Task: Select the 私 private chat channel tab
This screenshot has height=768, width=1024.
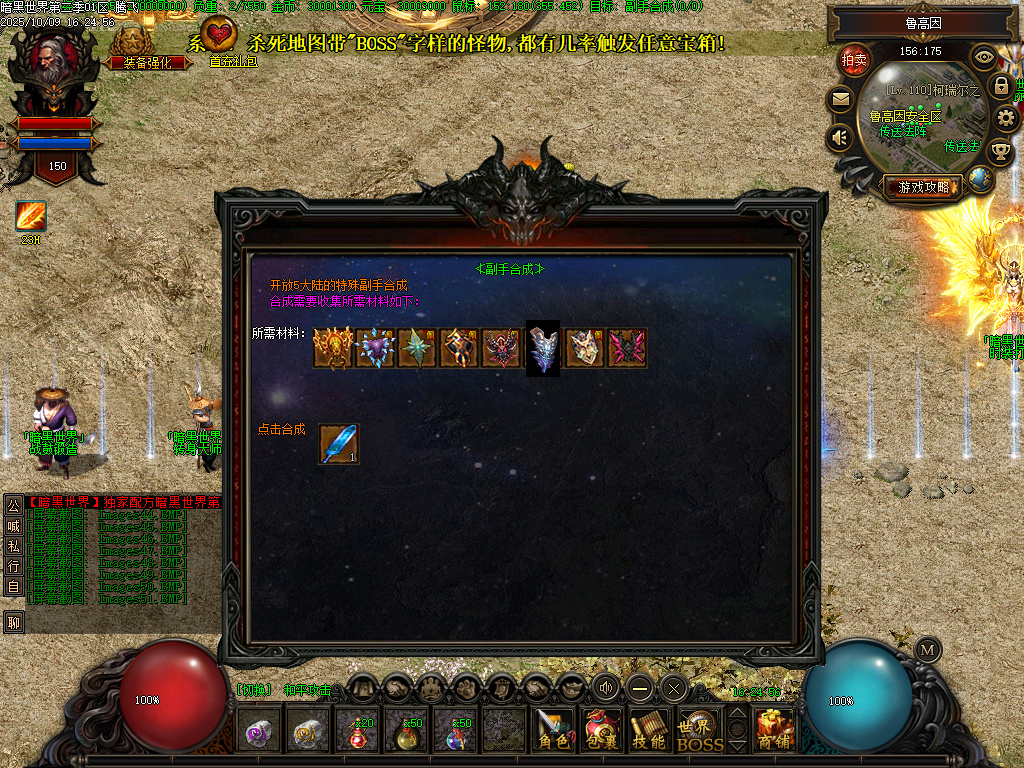Action: click(x=13, y=545)
